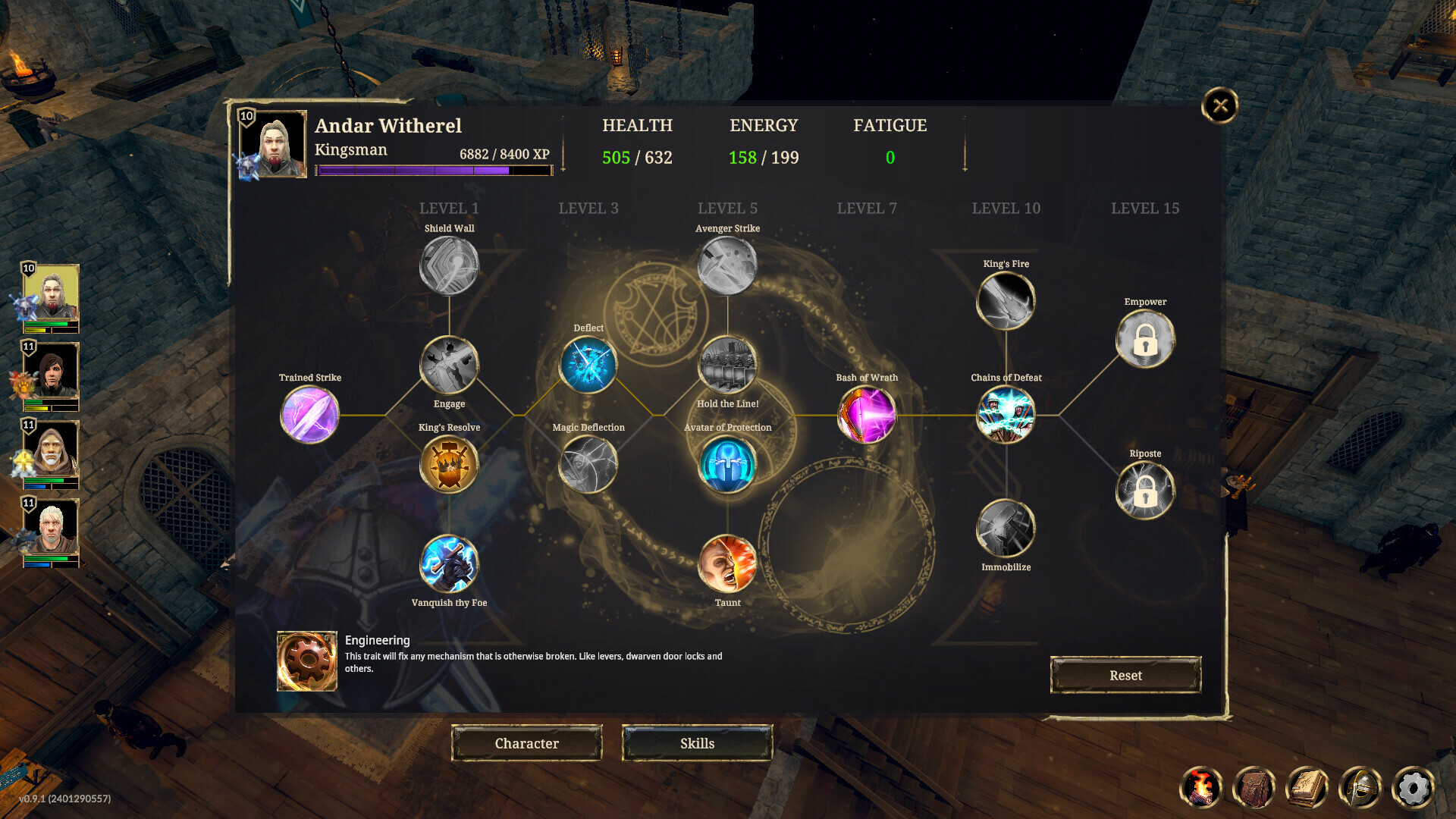Select the Bash of Wrath skill

click(866, 415)
